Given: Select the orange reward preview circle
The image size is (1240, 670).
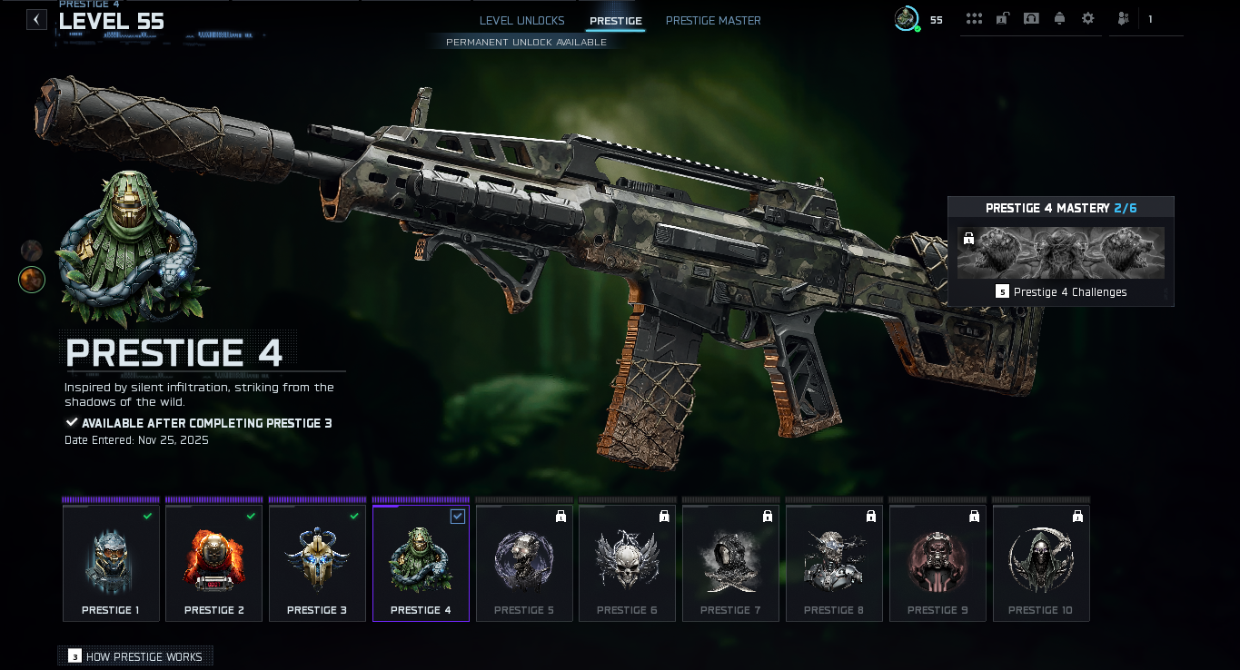Looking at the screenshot, I should pyautogui.click(x=32, y=279).
